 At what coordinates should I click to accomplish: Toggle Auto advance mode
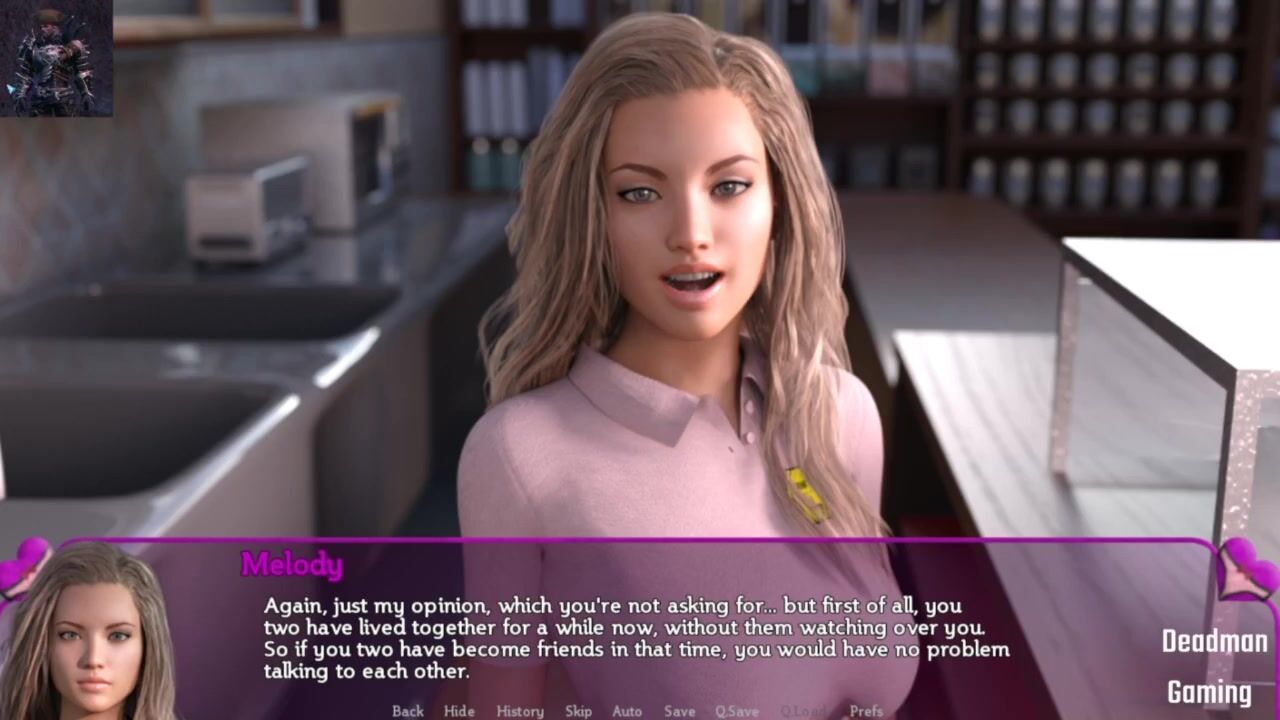(x=627, y=711)
